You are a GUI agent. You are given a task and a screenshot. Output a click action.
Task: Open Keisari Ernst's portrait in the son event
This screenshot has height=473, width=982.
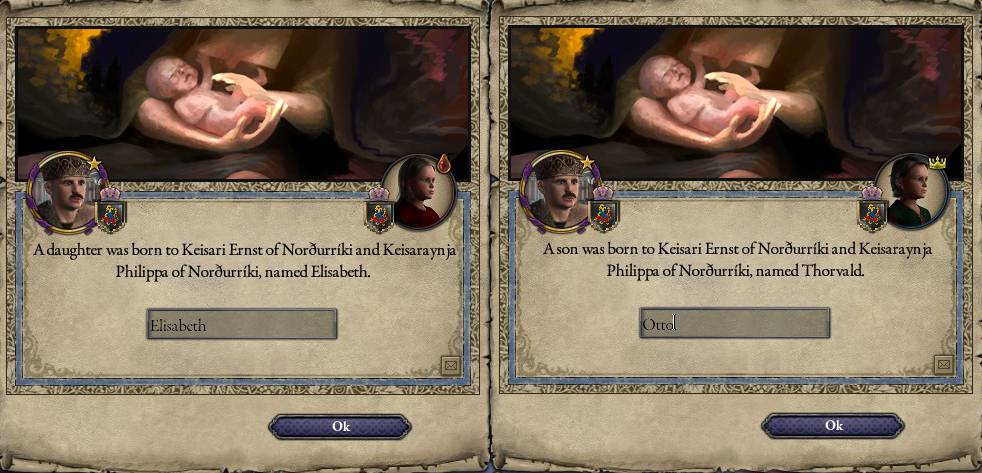pos(557,190)
